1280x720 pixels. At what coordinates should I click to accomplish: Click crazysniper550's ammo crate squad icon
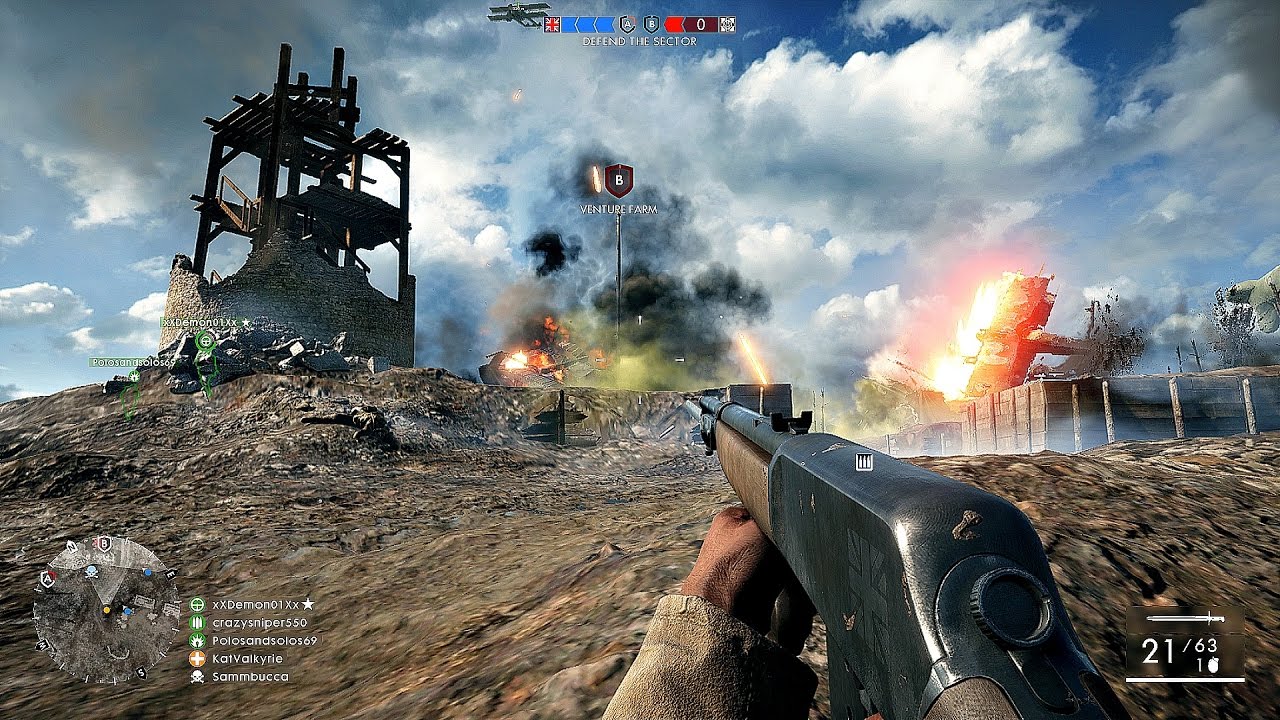click(198, 621)
